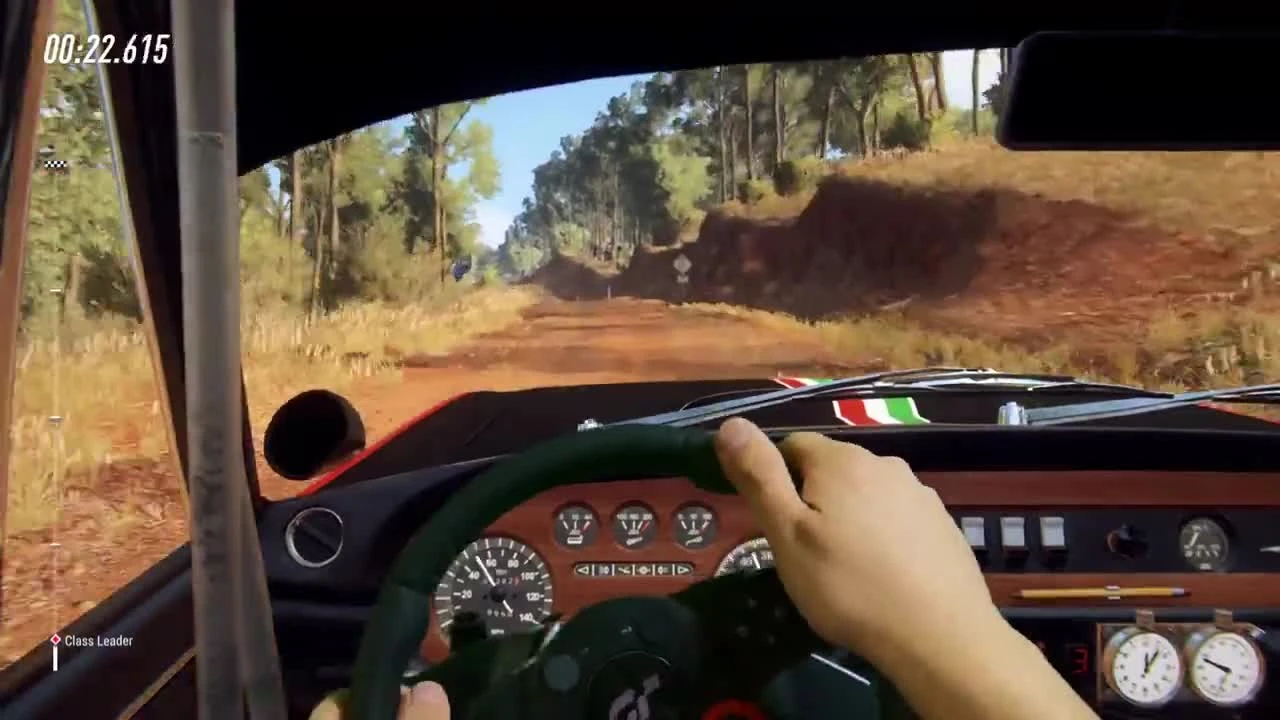This screenshot has height=720, width=1280.
Task: Flip the leftmost white rocker switch
Action: (972, 530)
